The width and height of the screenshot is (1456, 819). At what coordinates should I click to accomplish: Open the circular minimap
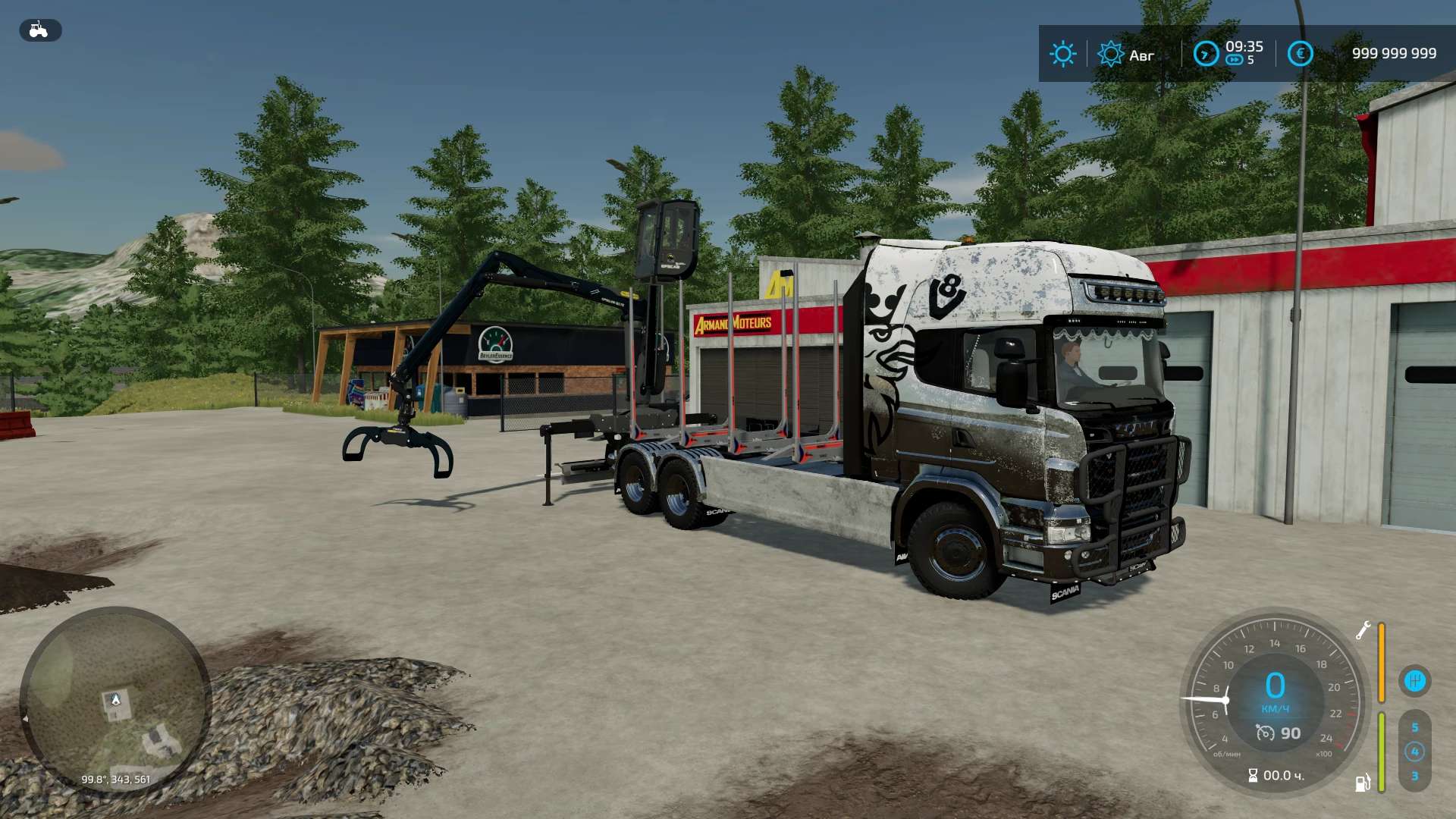pos(115,701)
